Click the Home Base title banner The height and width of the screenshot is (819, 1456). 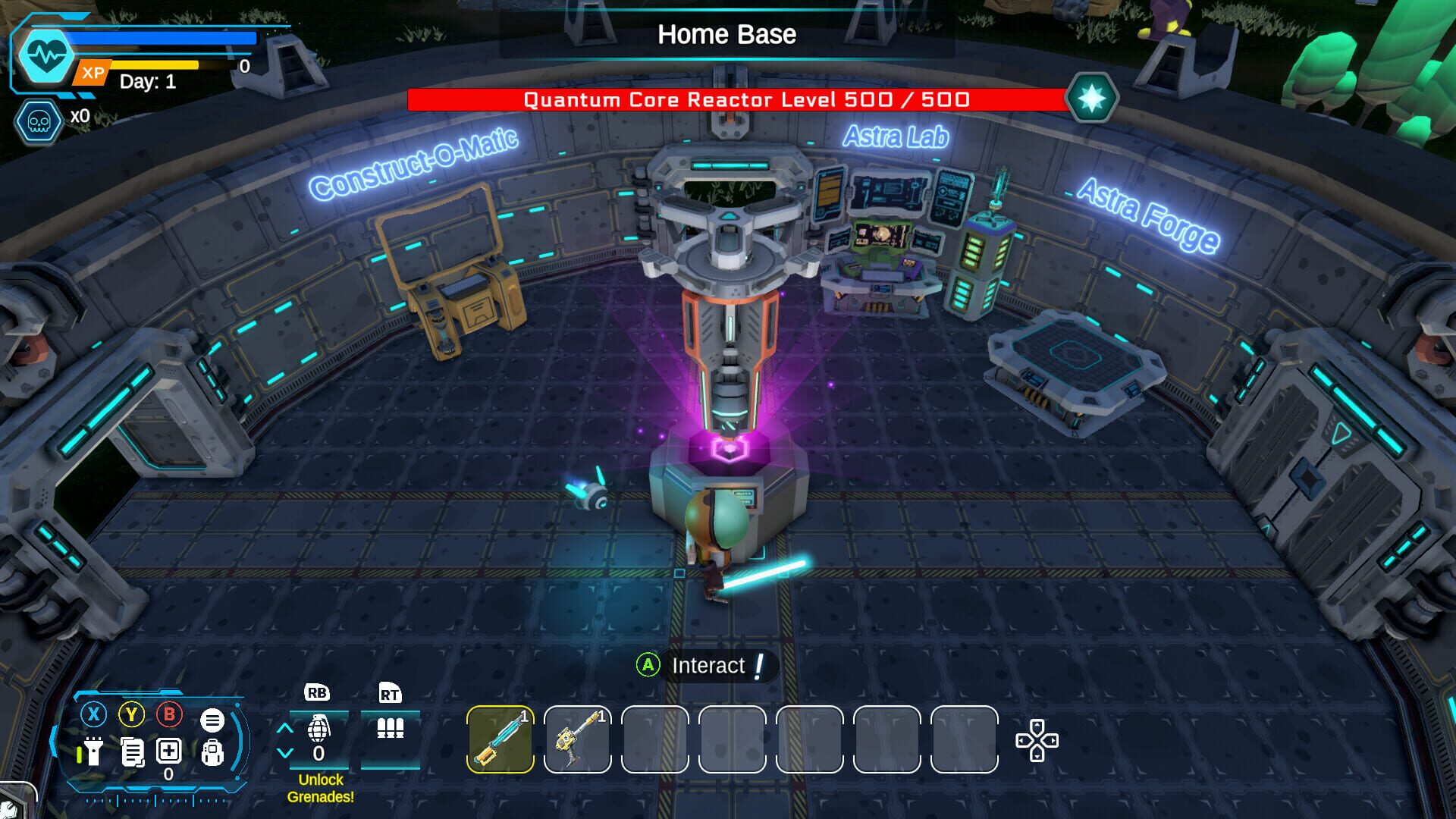tap(726, 34)
